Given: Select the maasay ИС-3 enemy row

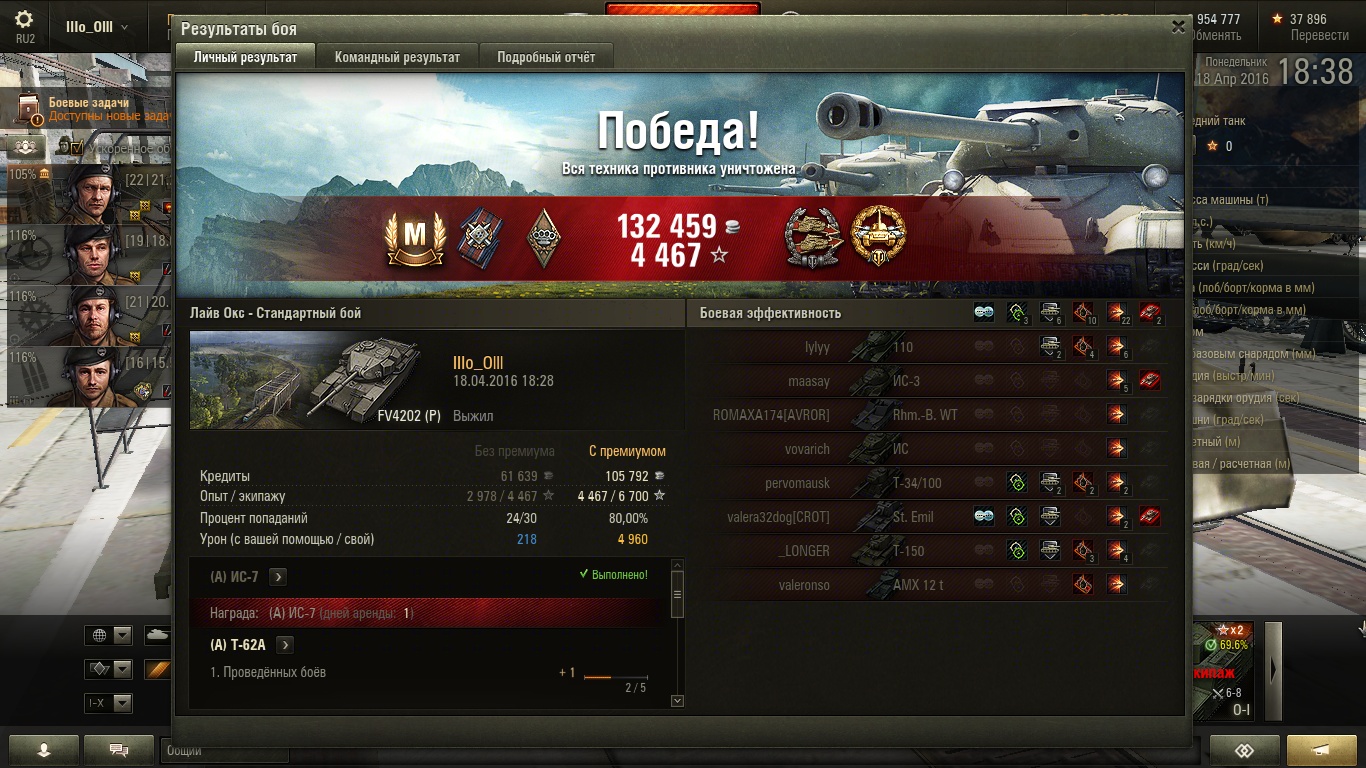Looking at the screenshot, I should [932, 381].
